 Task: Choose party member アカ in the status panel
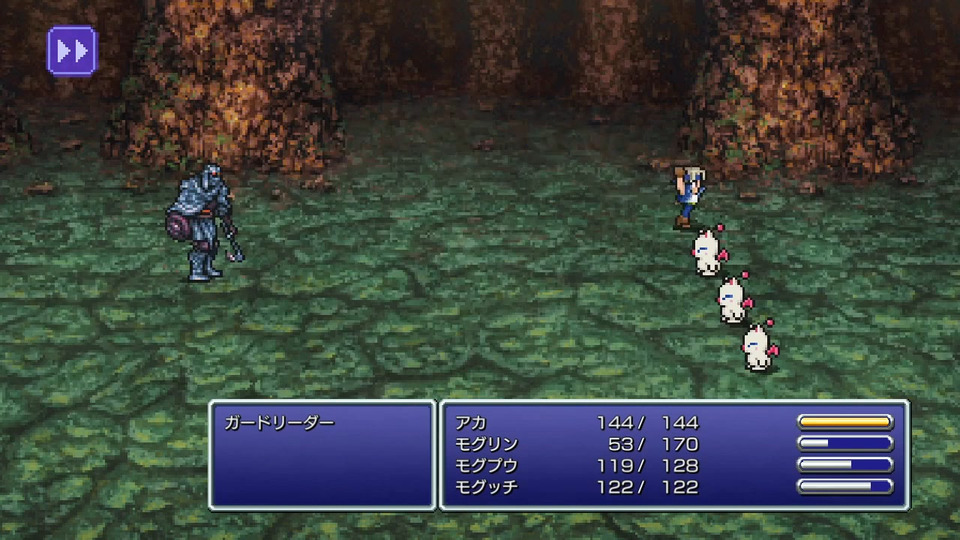(470, 422)
